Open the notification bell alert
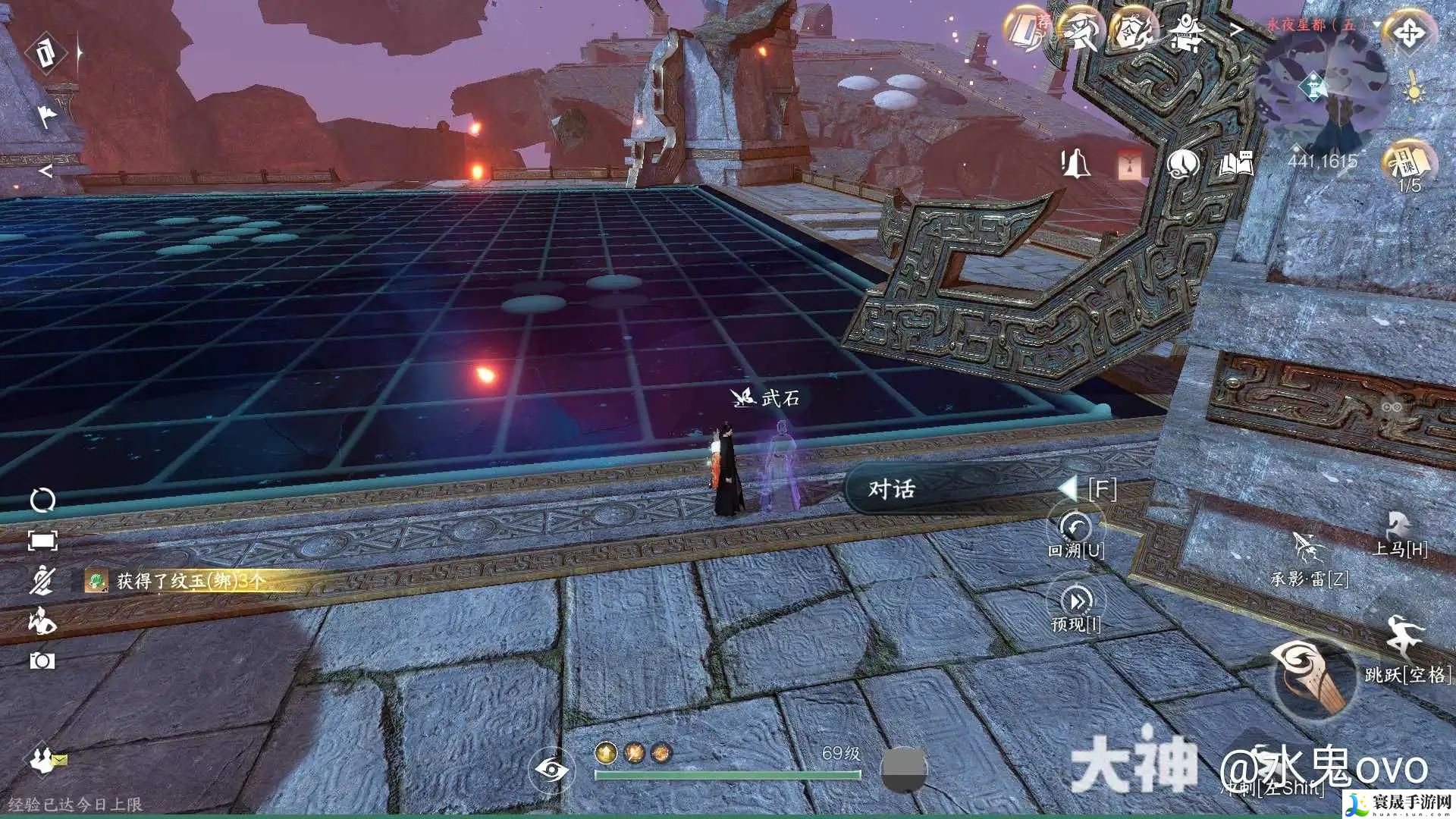The height and width of the screenshot is (819, 1456). click(1075, 163)
